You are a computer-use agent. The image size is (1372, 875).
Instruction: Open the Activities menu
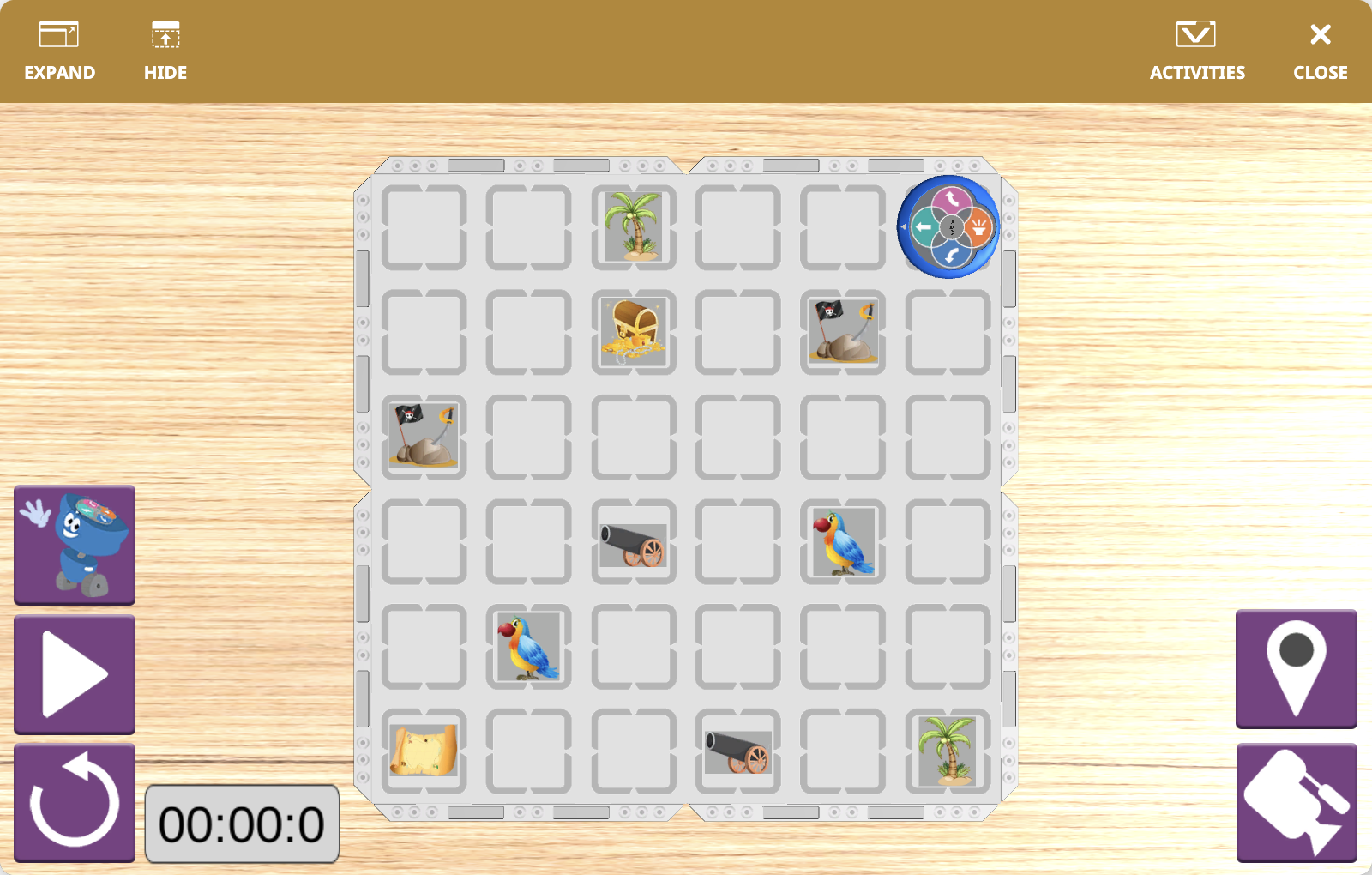pos(1197,47)
